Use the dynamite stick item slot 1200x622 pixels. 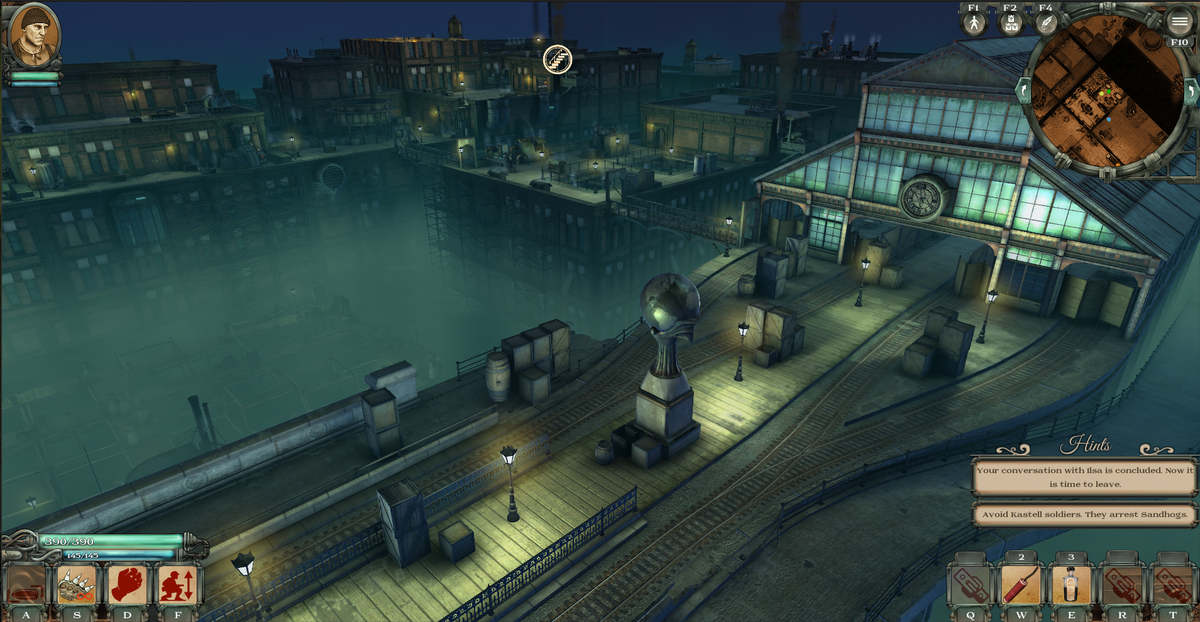(x=1019, y=585)
